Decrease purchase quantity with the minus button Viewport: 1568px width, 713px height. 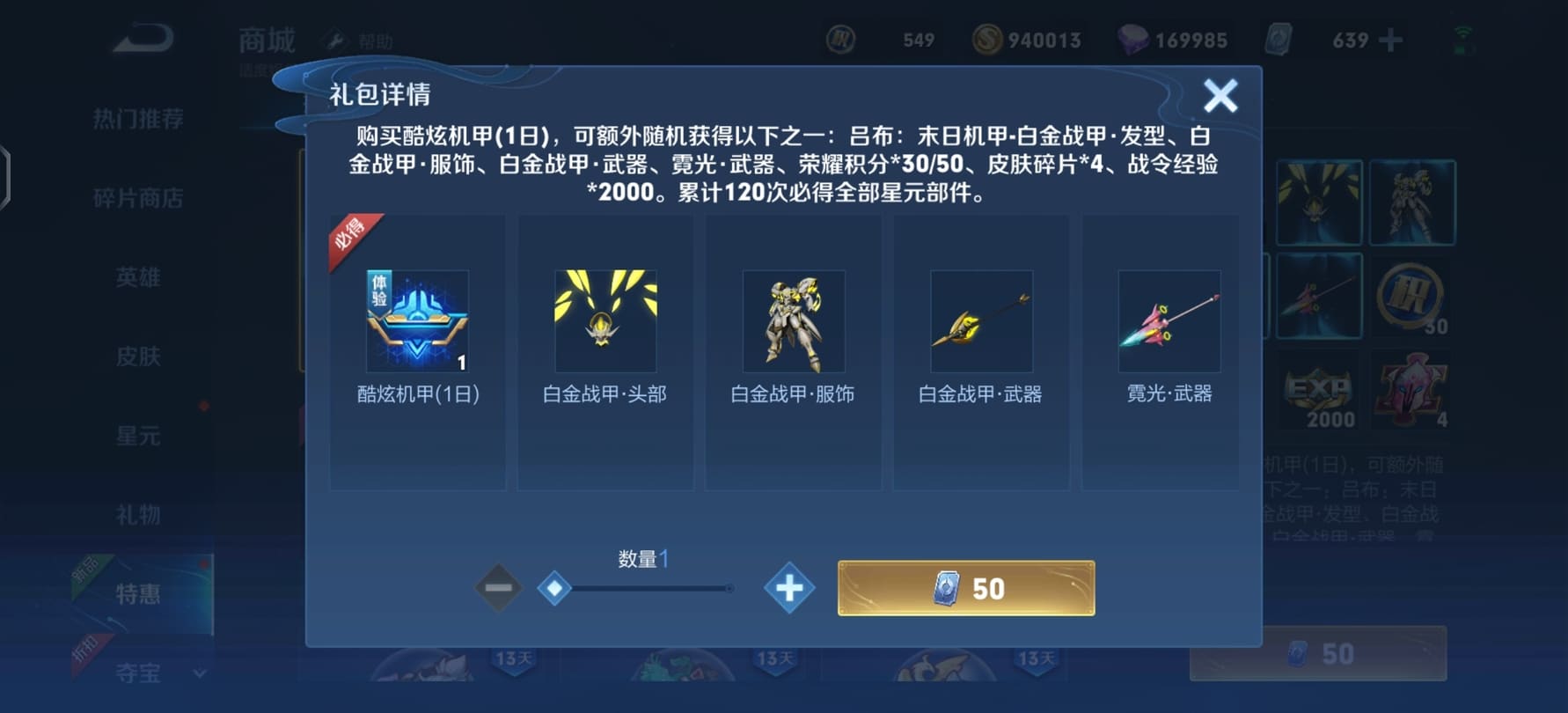click(498, 588)
